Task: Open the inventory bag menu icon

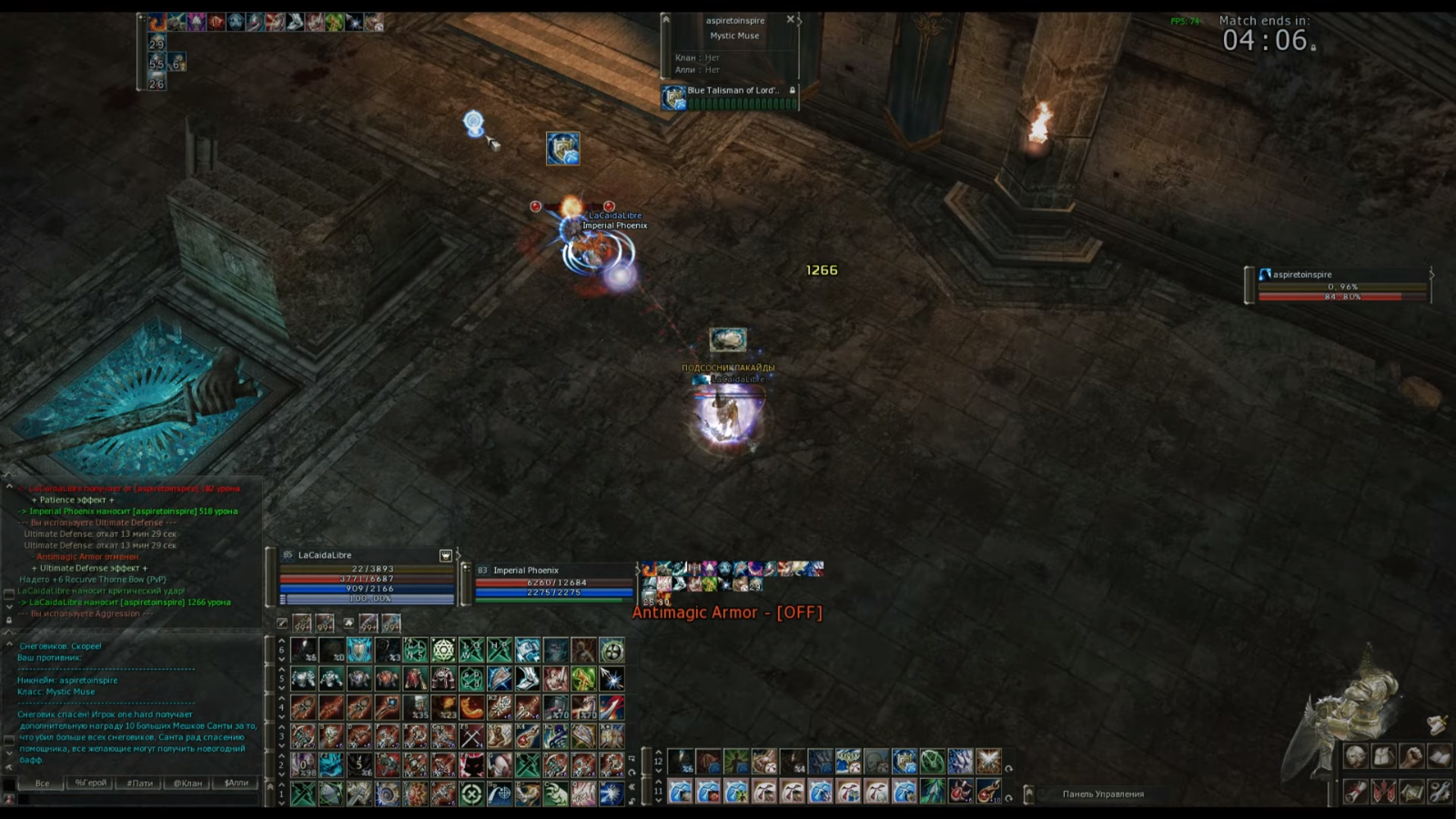Action: point(1383,757)
